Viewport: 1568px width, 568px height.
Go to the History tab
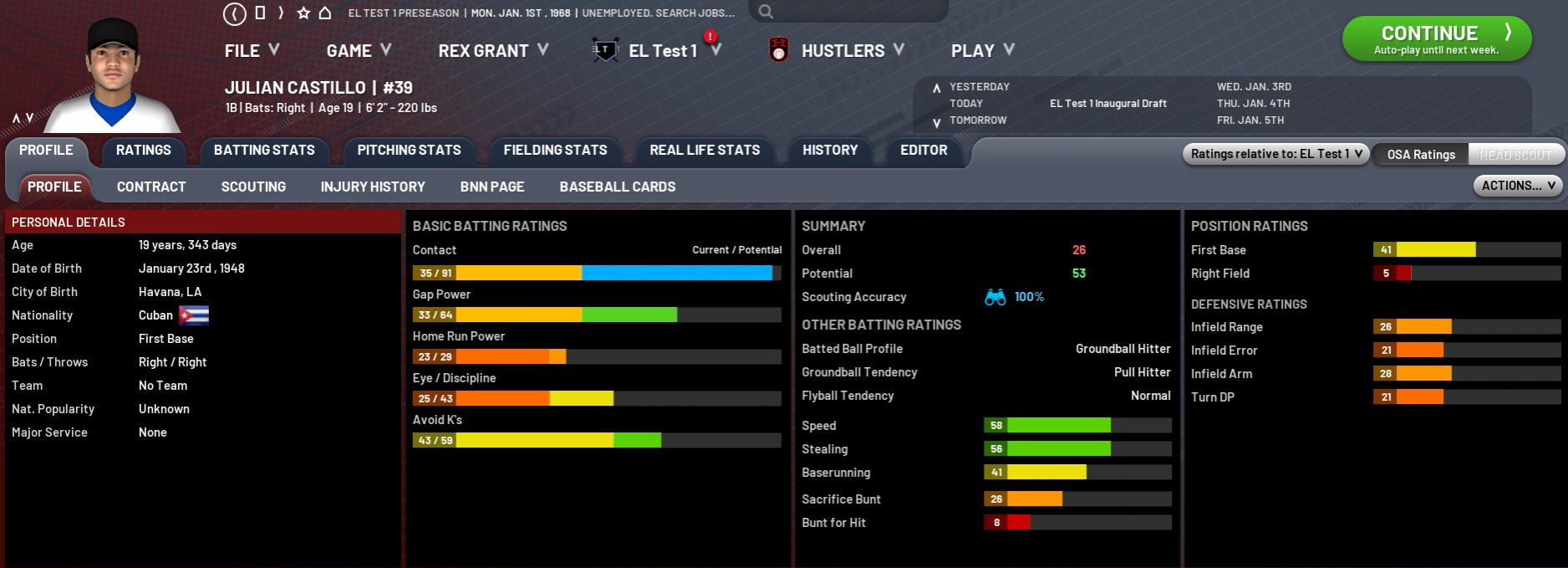pyautogui.click(x=830, y=151)
